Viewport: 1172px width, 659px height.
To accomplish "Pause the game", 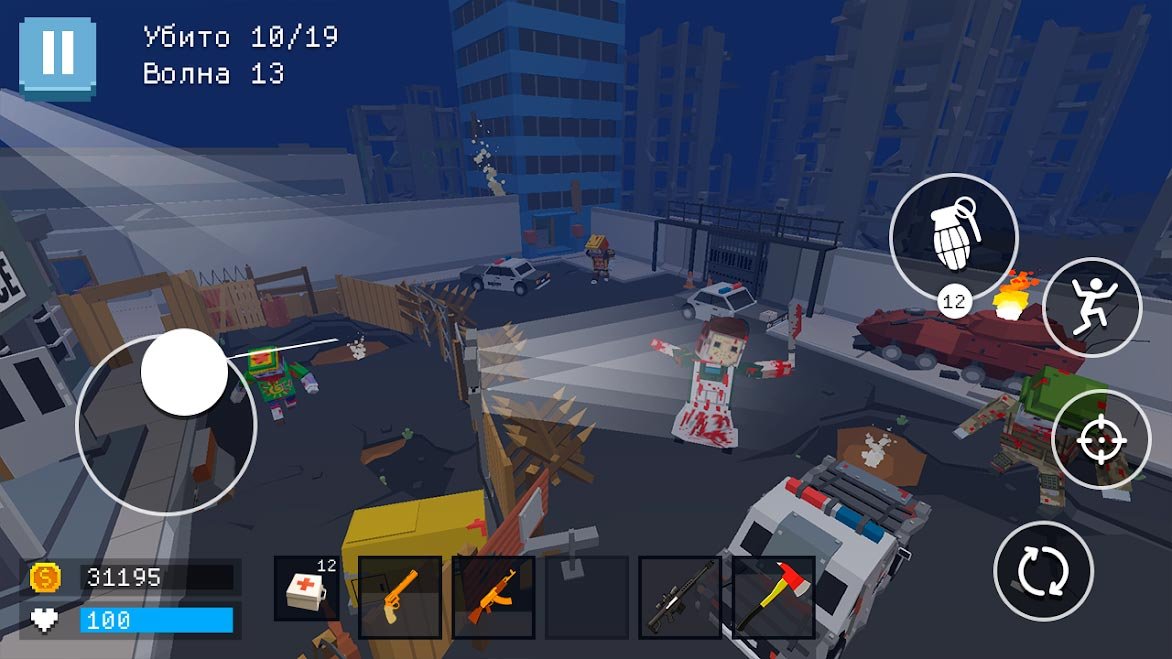I will 57,57.
